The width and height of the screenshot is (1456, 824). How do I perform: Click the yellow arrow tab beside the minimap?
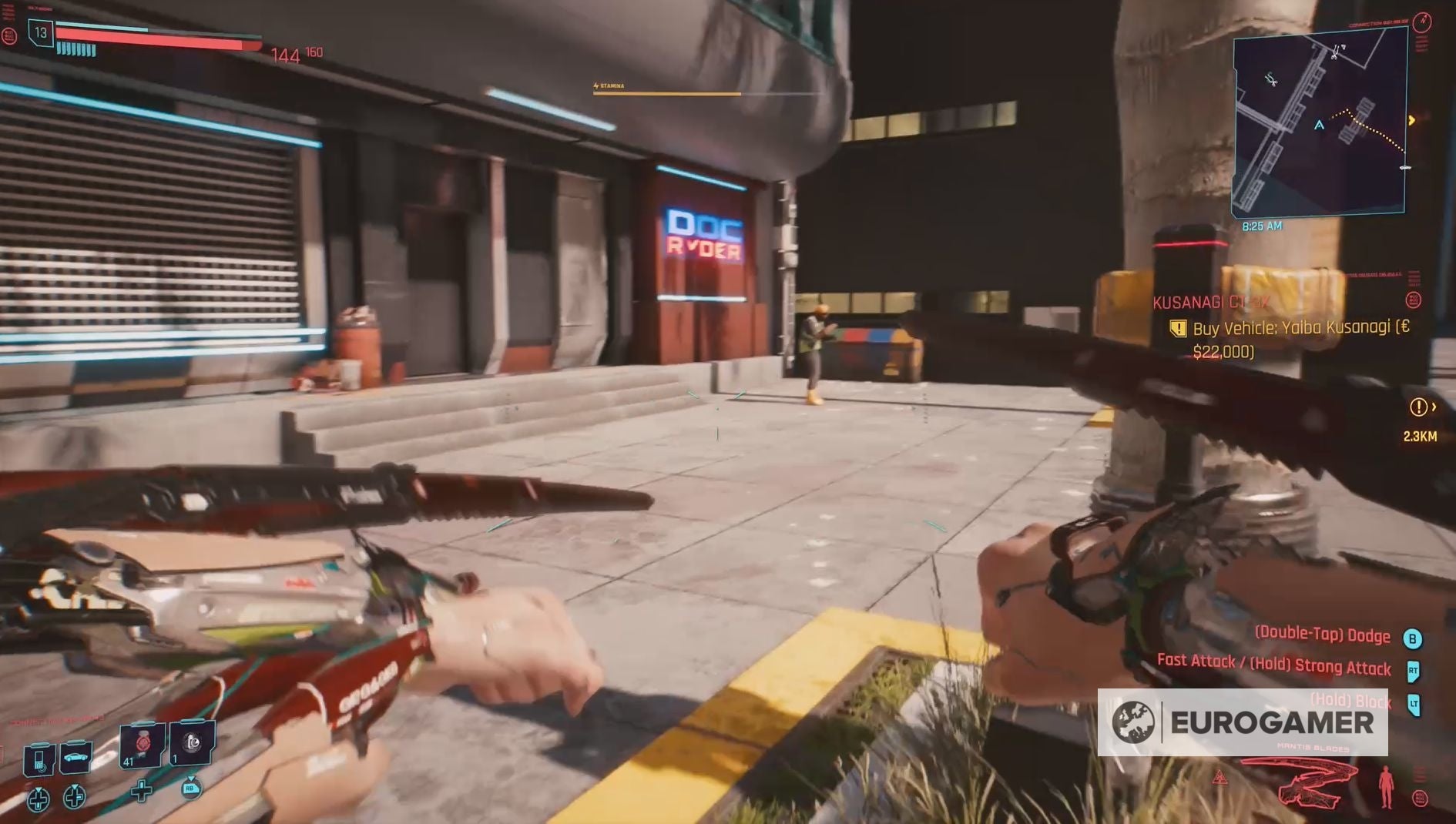[1412, 120]
